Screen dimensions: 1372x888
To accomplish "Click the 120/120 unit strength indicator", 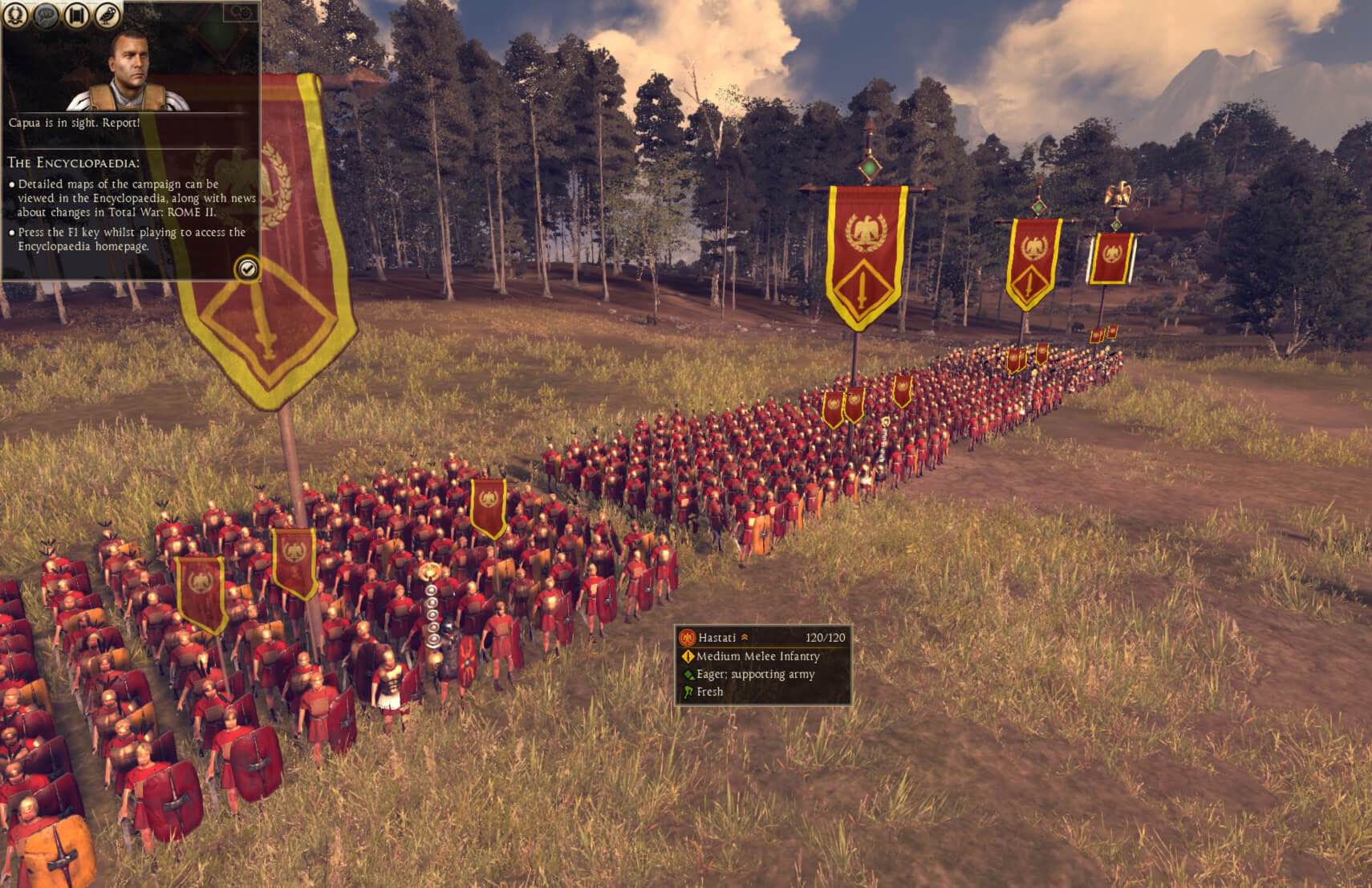I will tap(826, 638).
